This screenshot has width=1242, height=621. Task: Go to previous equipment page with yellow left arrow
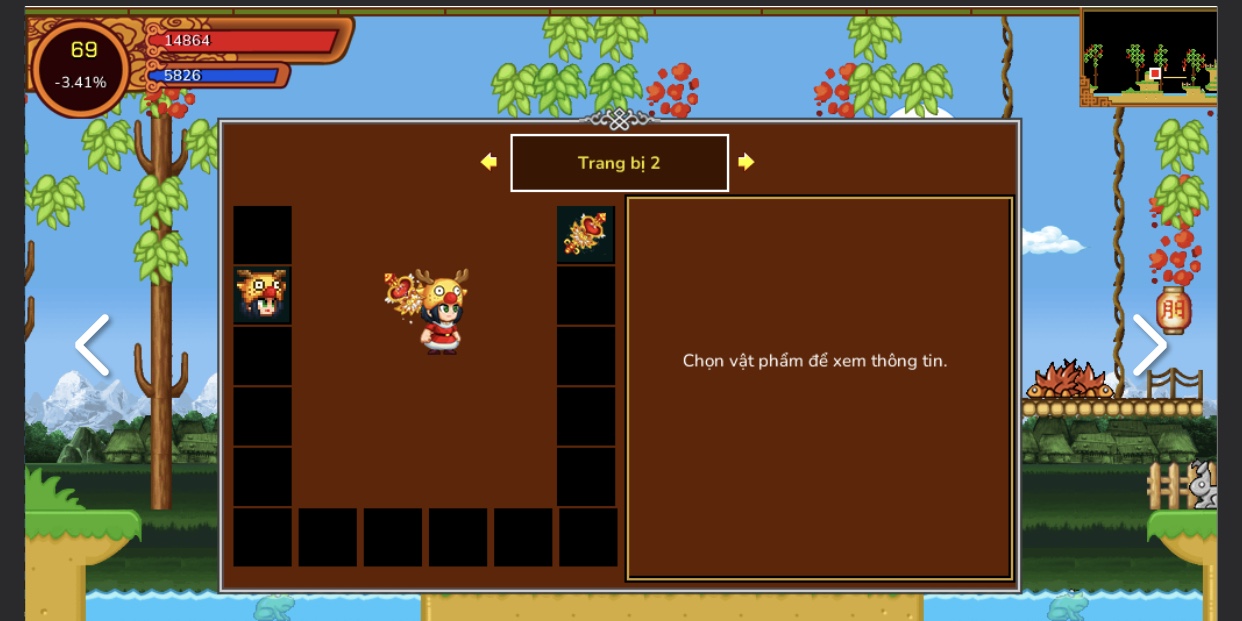tap(489, 162)
